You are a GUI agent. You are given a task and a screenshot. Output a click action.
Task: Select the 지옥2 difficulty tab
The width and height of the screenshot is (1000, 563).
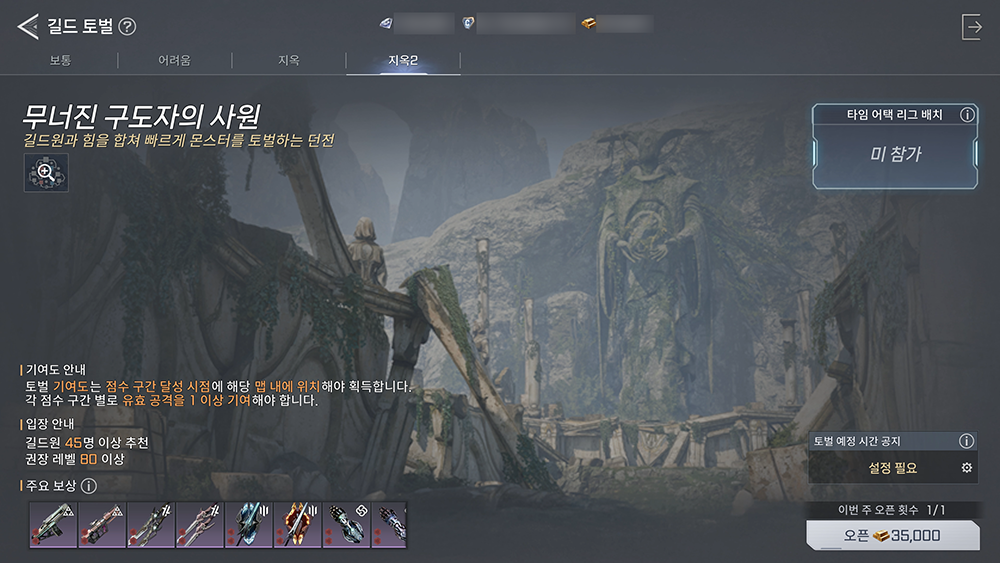[403, 61]
